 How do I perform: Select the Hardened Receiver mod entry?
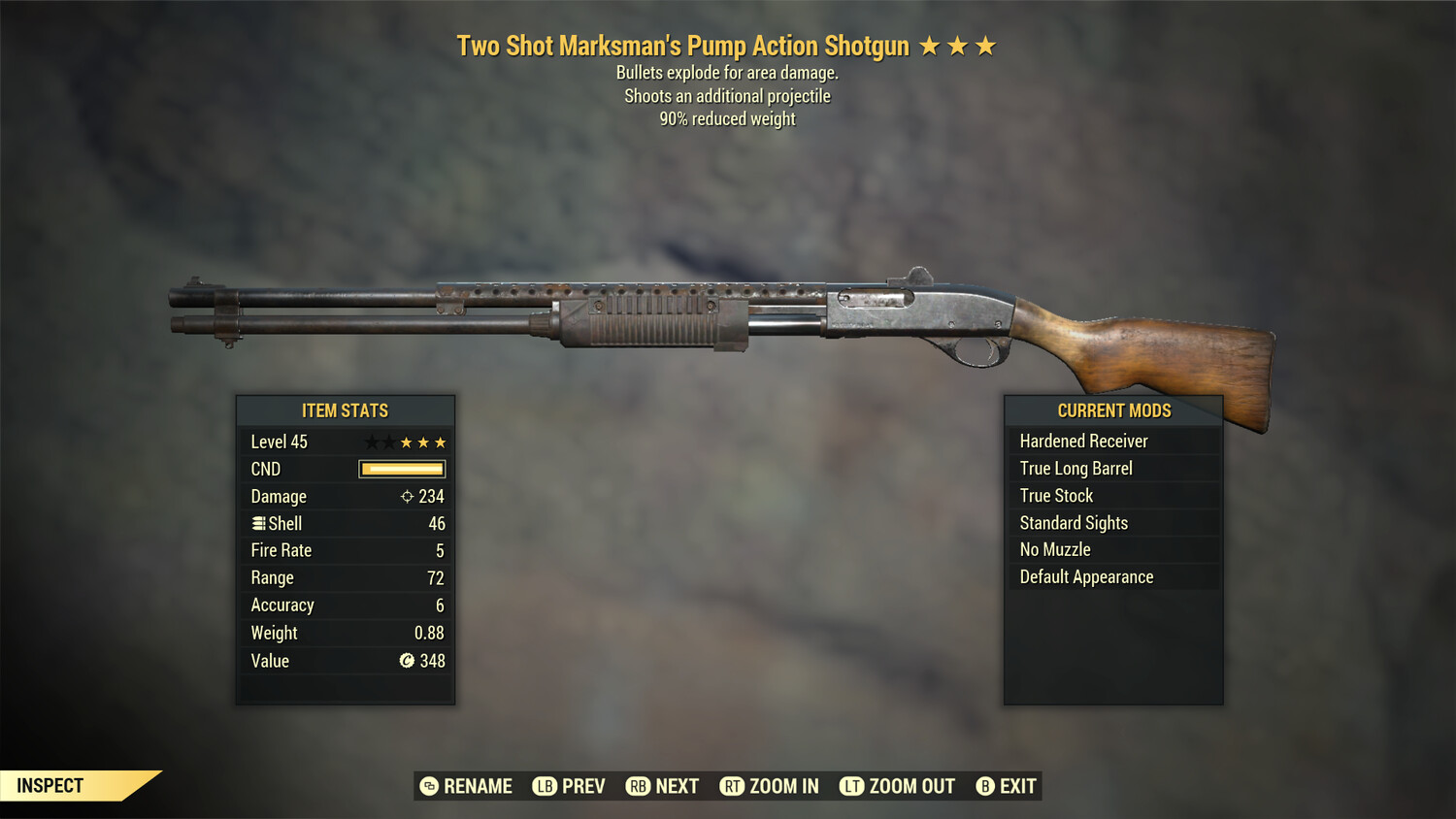1083,441
